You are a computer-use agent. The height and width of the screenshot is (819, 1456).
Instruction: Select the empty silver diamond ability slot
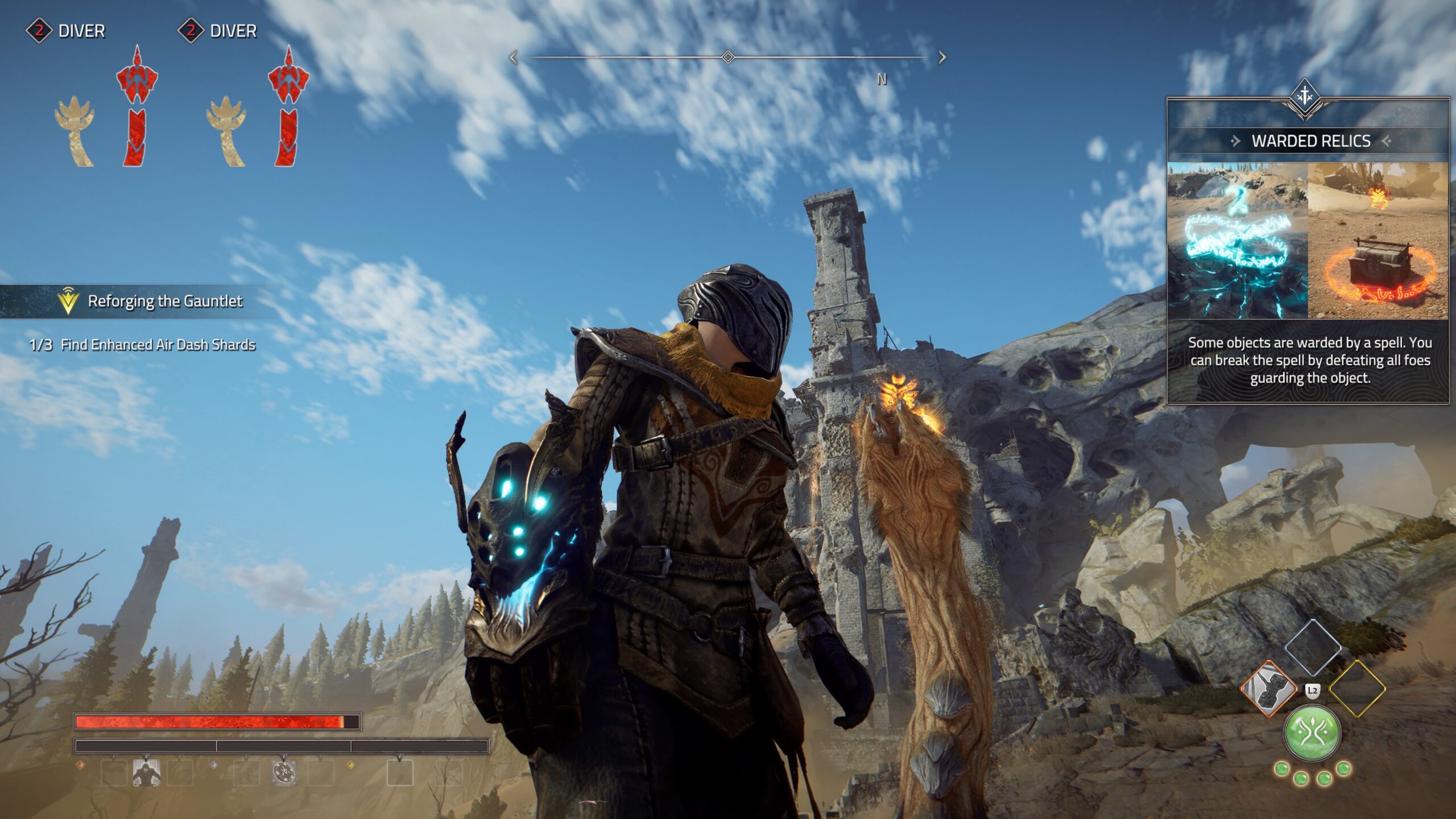click(1312, 647)
